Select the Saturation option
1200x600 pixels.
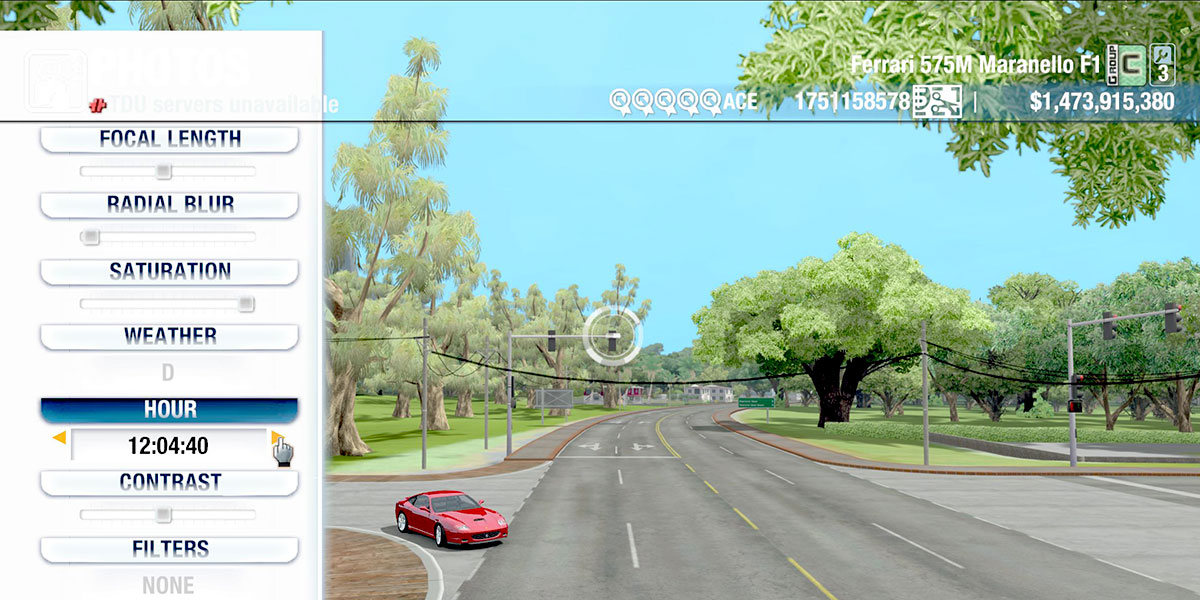tap(169, 271)
